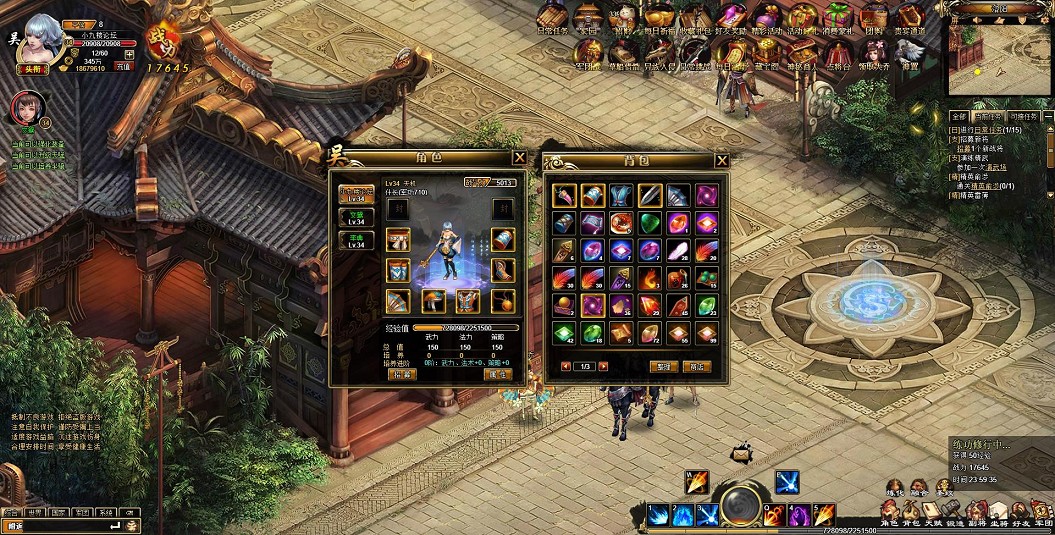This screenshot has width=1055, height=535.
Task: Close the 角色 character window
Action: pos(519,157)
